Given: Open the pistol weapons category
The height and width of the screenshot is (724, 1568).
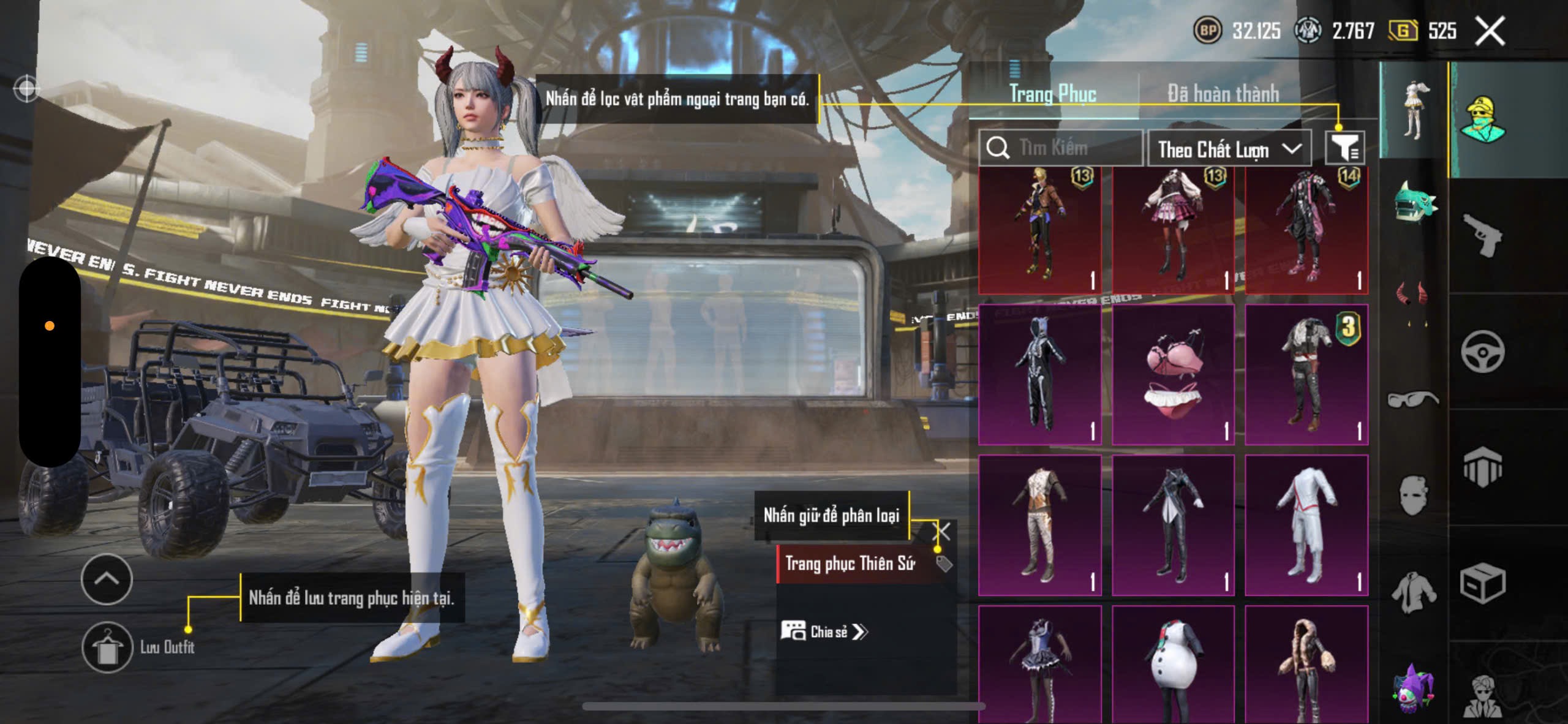Looking at the screenshot, I should coord(1482,236).
